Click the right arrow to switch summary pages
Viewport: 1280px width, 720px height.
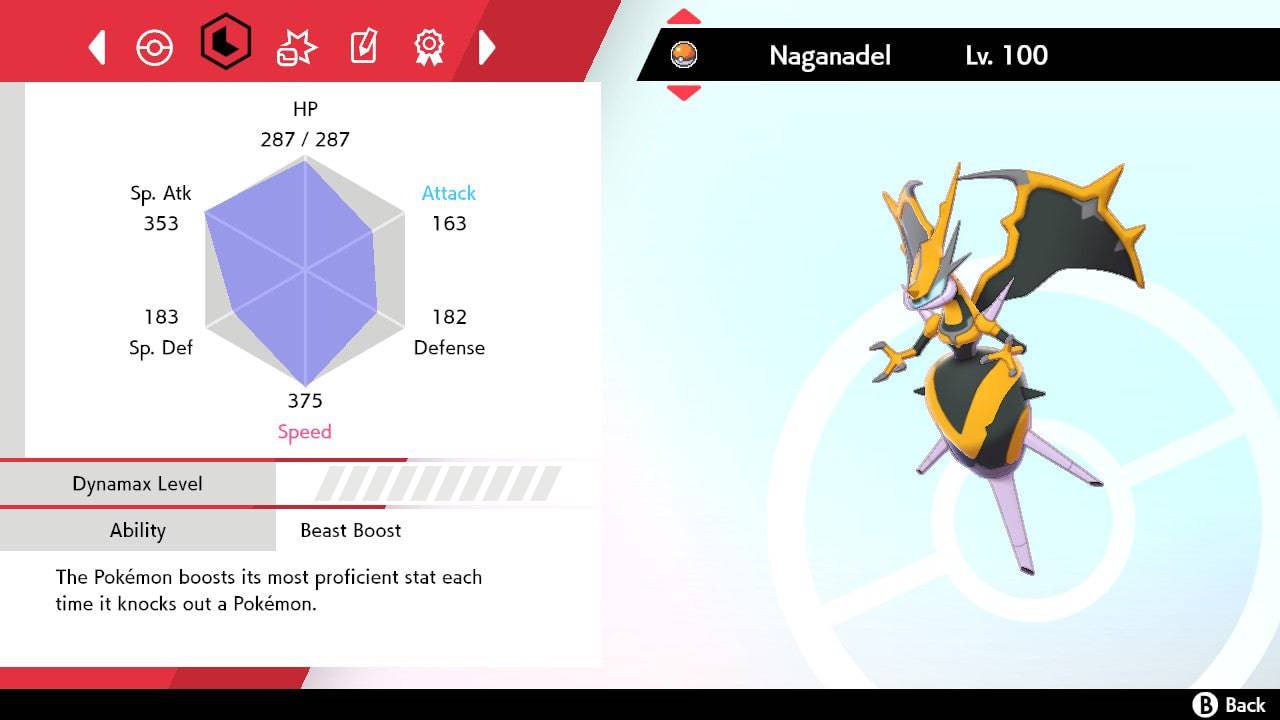tap(488, 46)
